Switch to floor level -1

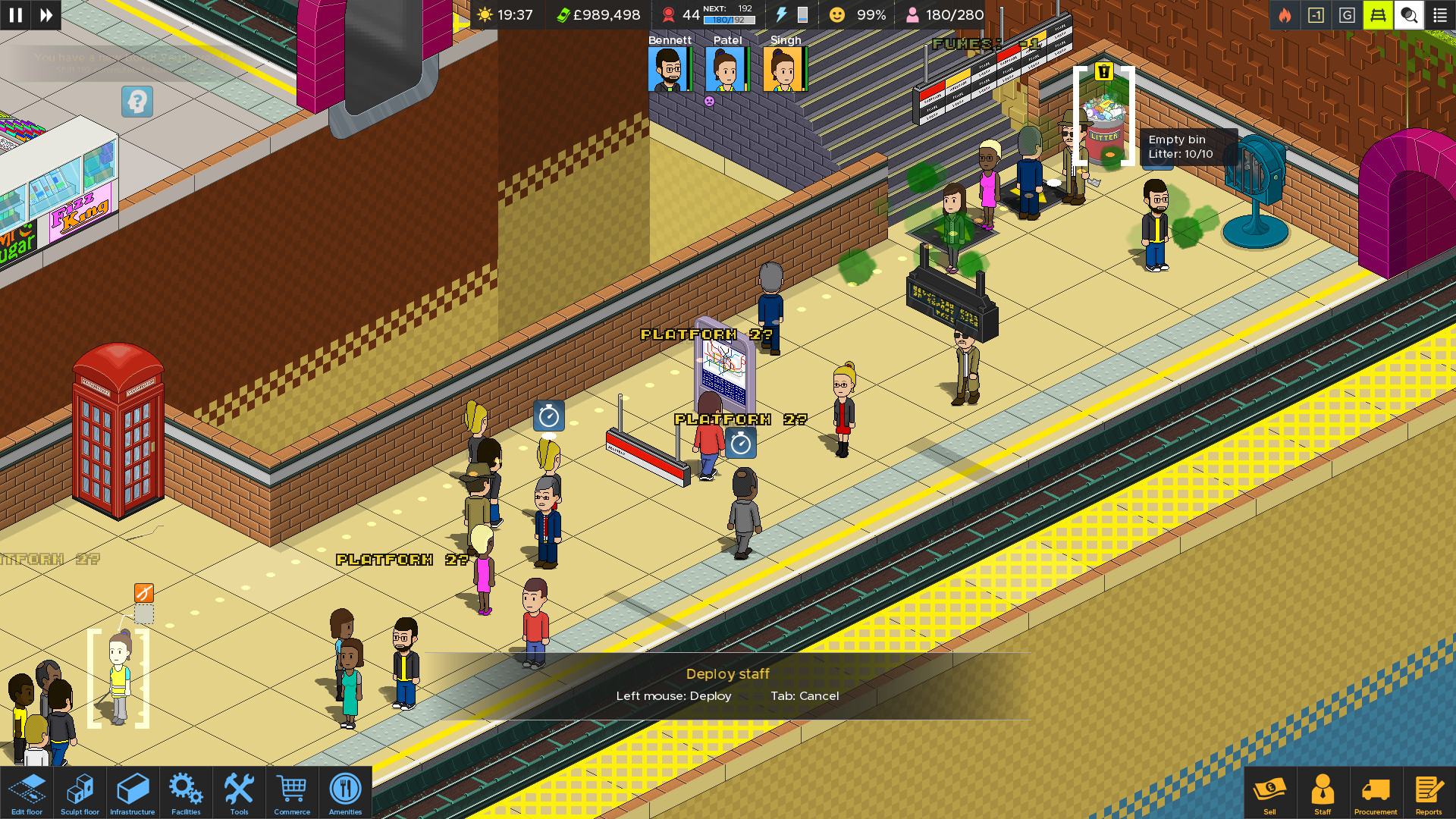coord(1316,14)
